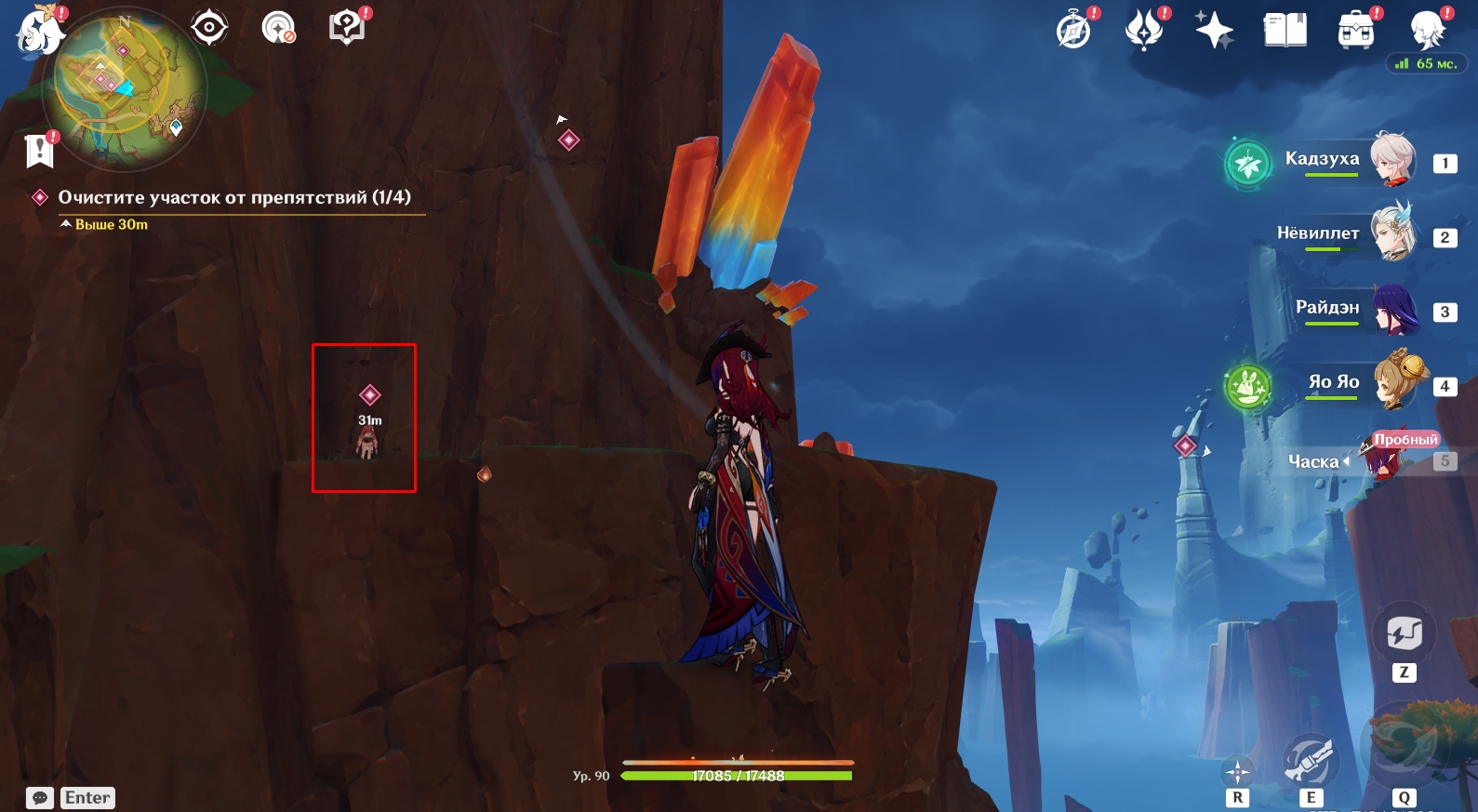Open the circular minimap
Screen dimensions: 1478x812
pyautogui.click(x=130, y=88)
